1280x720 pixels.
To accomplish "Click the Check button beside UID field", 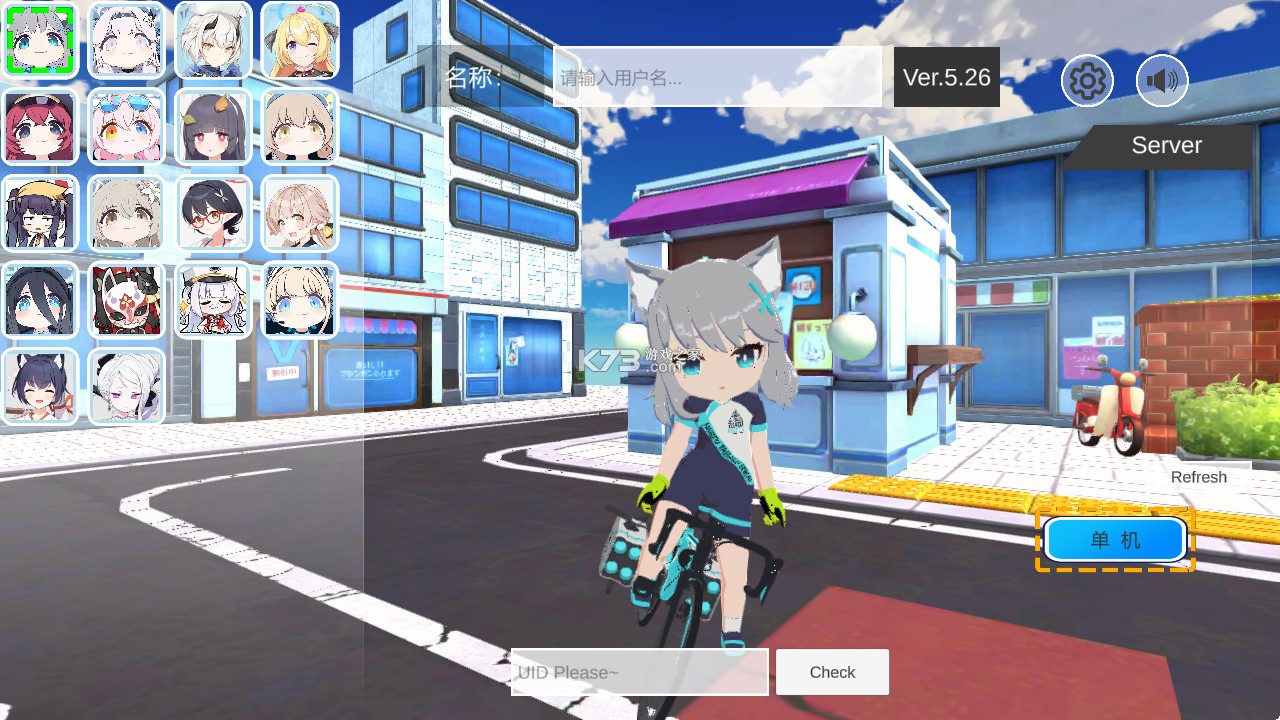I will [x=832, y=672].
